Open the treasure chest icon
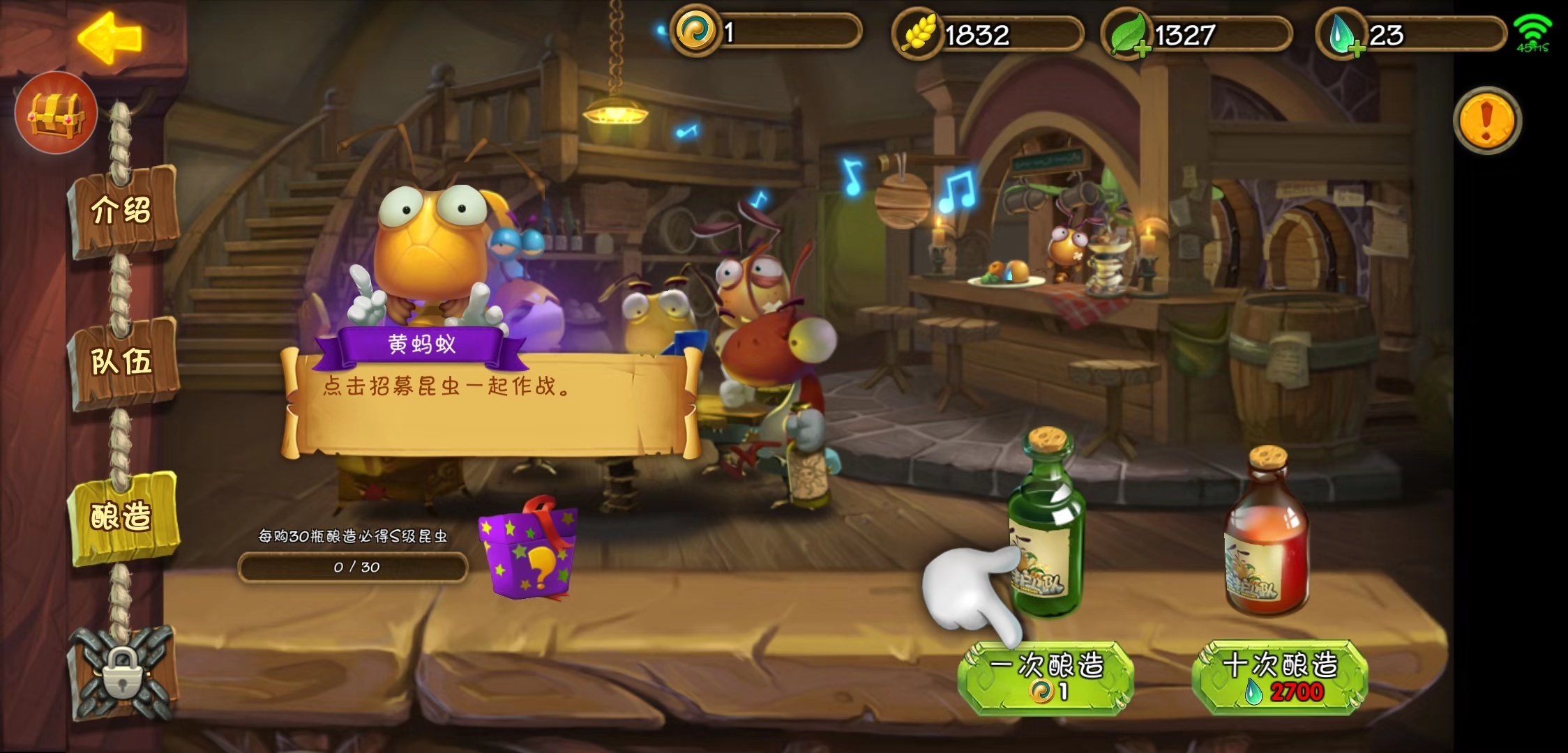The image size is (1568, 753). 56,113
